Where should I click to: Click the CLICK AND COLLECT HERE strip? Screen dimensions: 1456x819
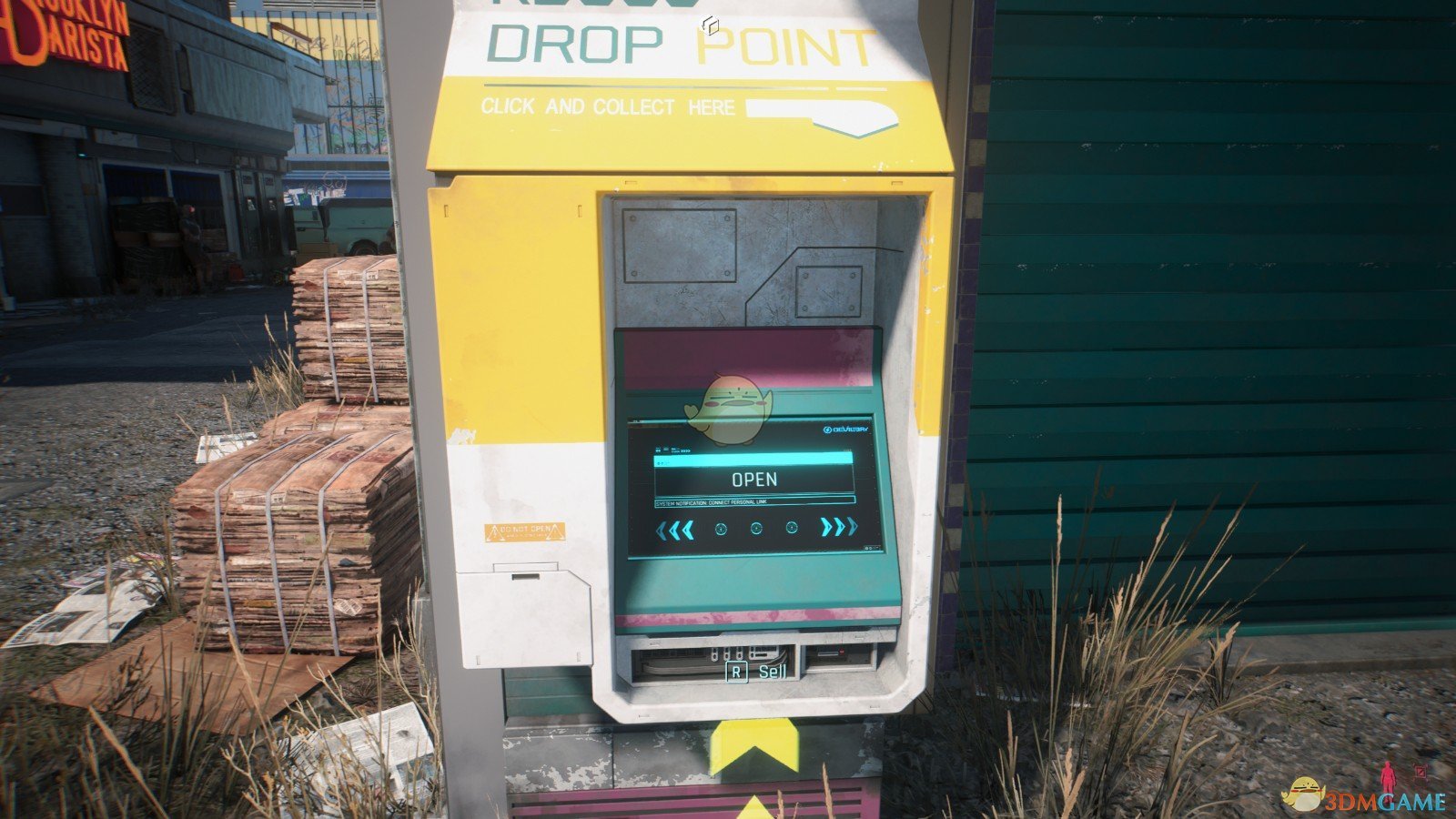(608, 107)
